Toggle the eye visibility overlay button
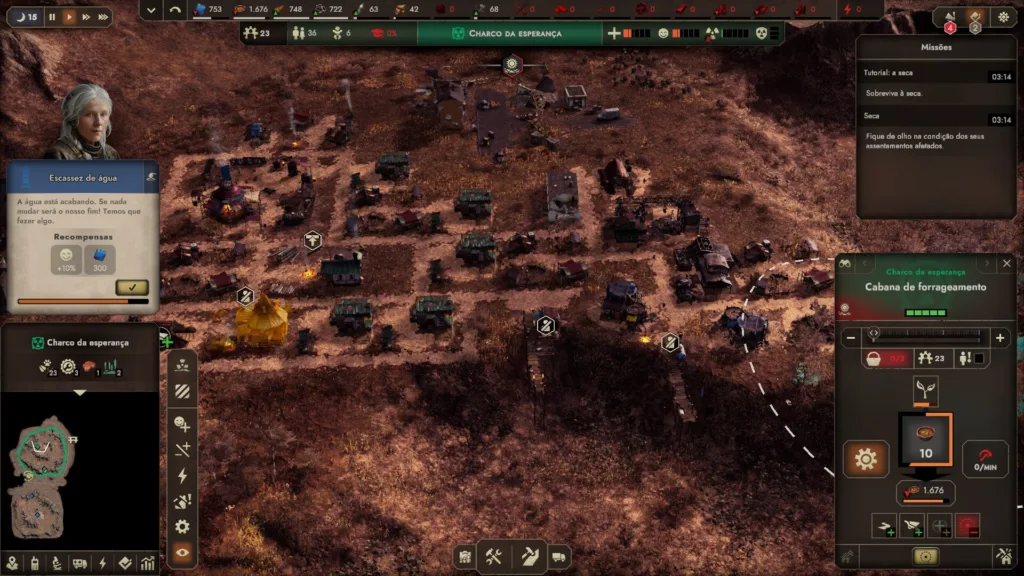Viewport: 1024px width, 576px height. point(182,552)
